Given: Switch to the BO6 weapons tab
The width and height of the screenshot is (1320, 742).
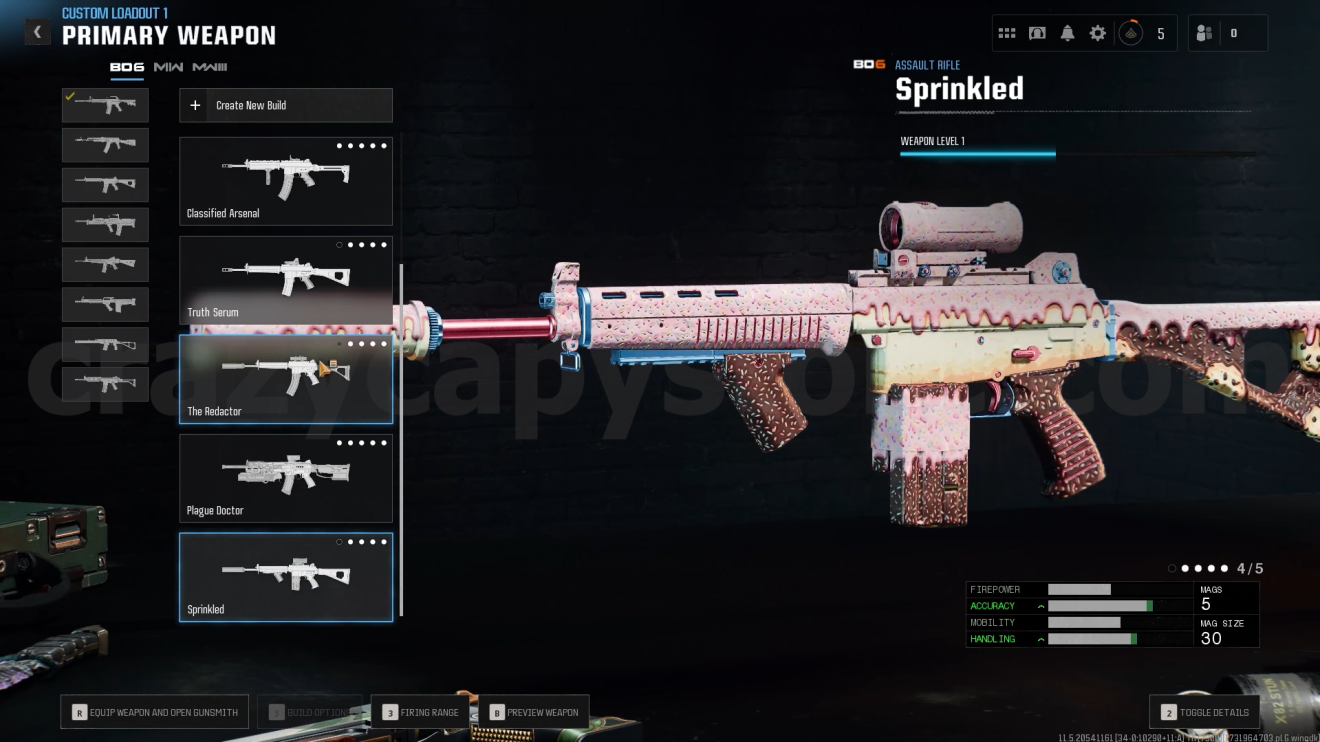Looking at the screenshot, I should (127, 67).
